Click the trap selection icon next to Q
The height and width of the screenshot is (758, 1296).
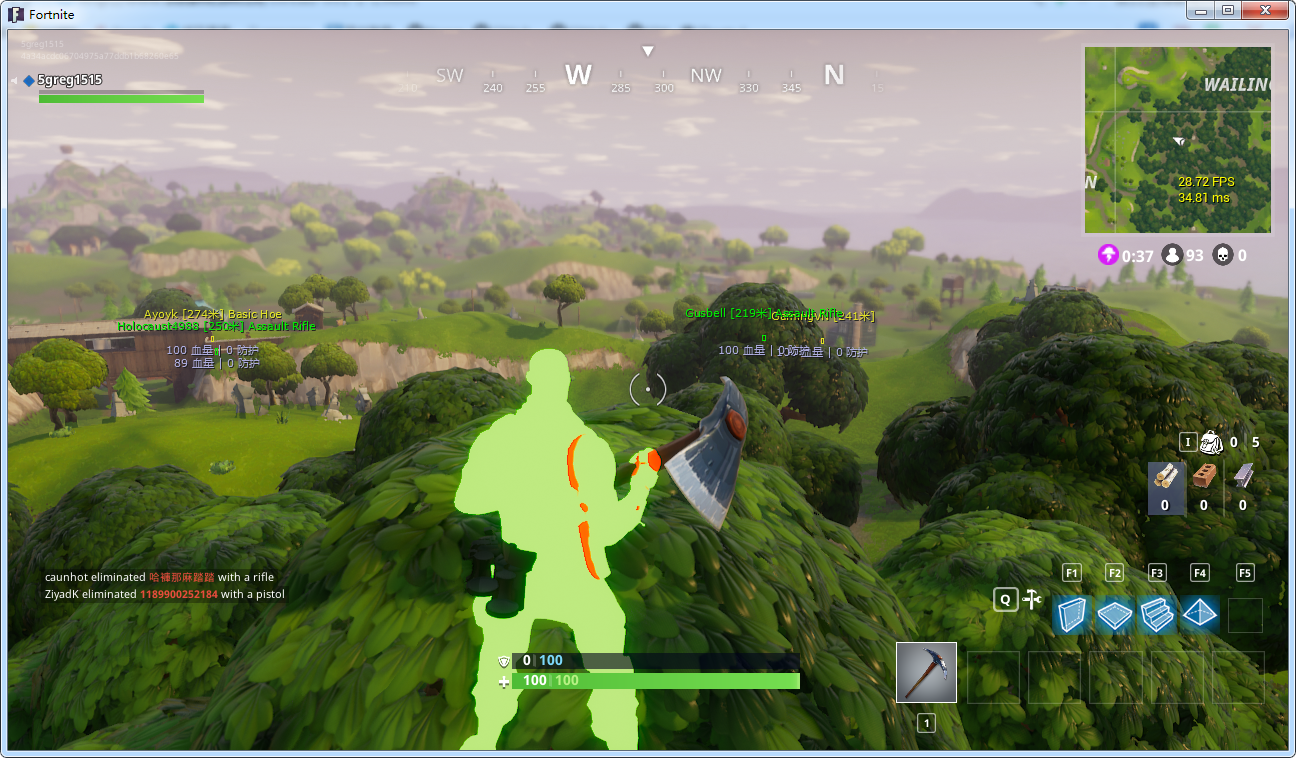pyautogui.click(x=1031, y=597)
